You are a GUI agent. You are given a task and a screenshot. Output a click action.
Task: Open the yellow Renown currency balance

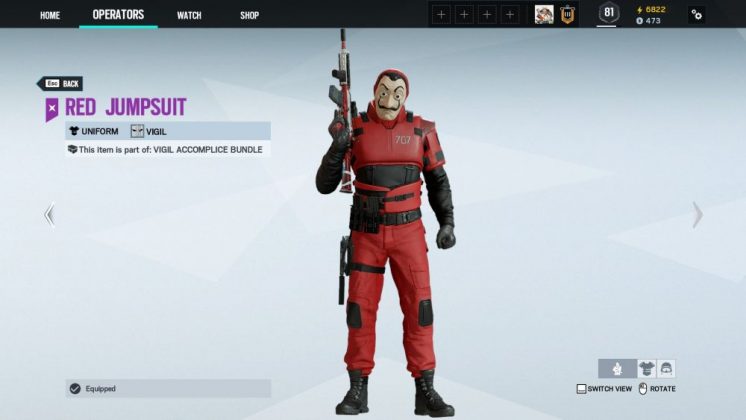[x=654, y=9]
